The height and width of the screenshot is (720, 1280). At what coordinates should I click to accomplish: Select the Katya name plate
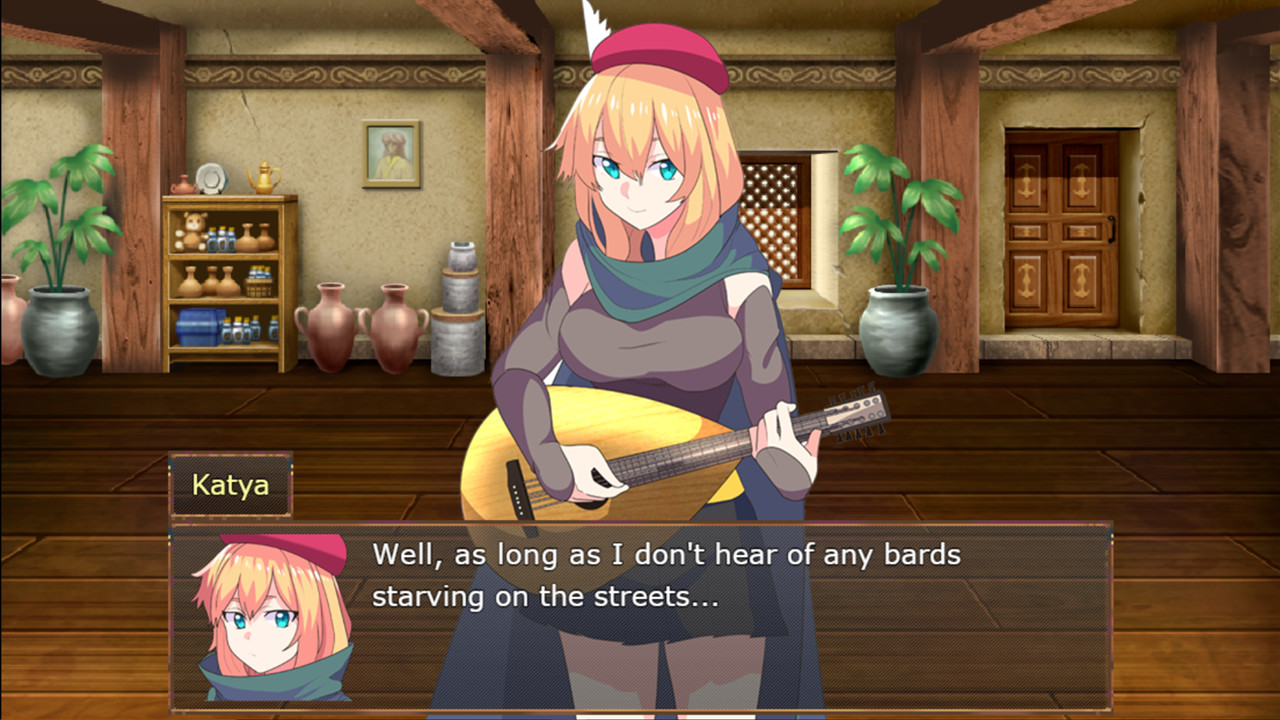point(229,484)
